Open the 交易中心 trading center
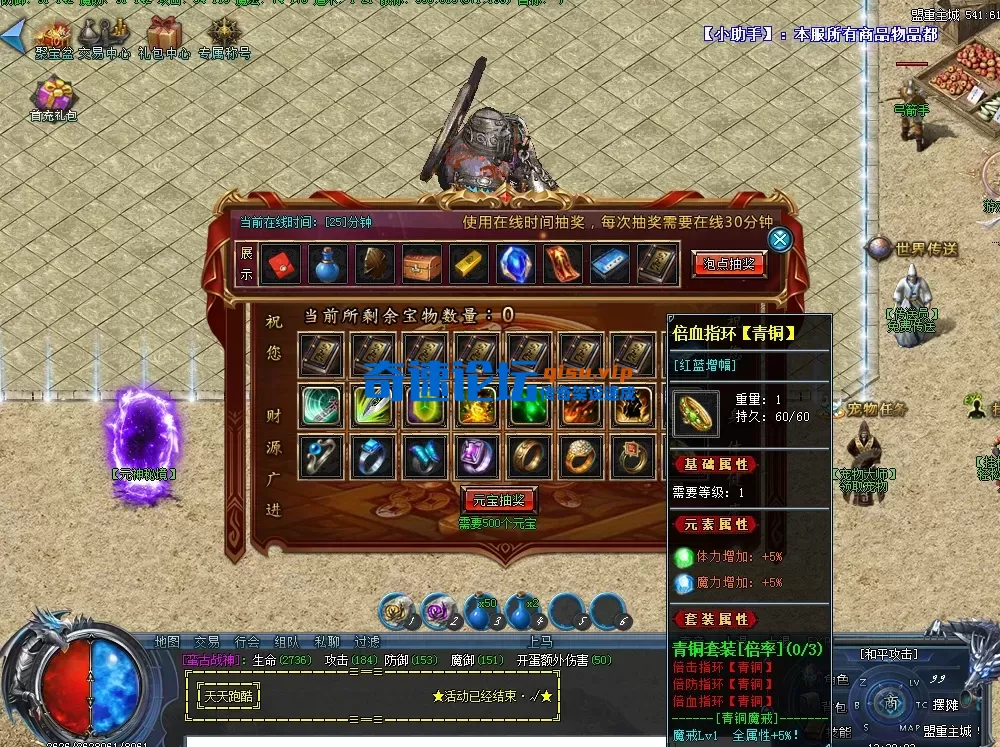 pos(105,36)
